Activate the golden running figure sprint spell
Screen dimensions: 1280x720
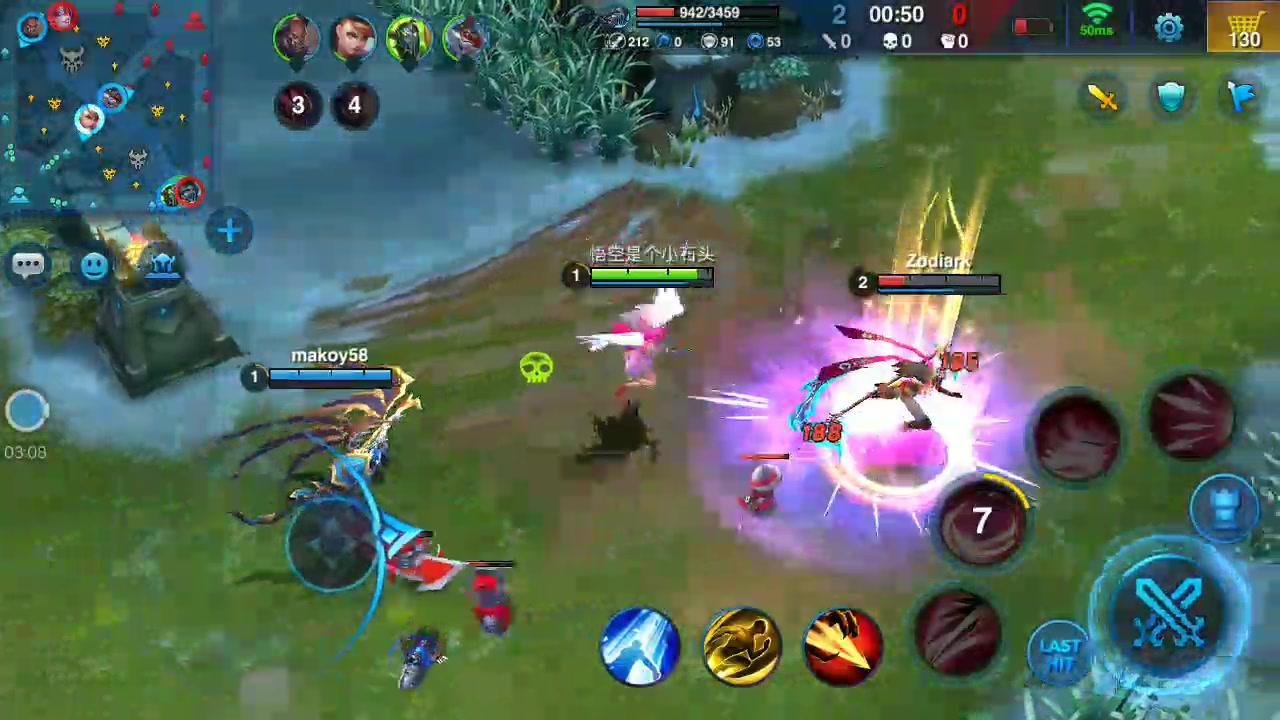(x=742, y=643)
